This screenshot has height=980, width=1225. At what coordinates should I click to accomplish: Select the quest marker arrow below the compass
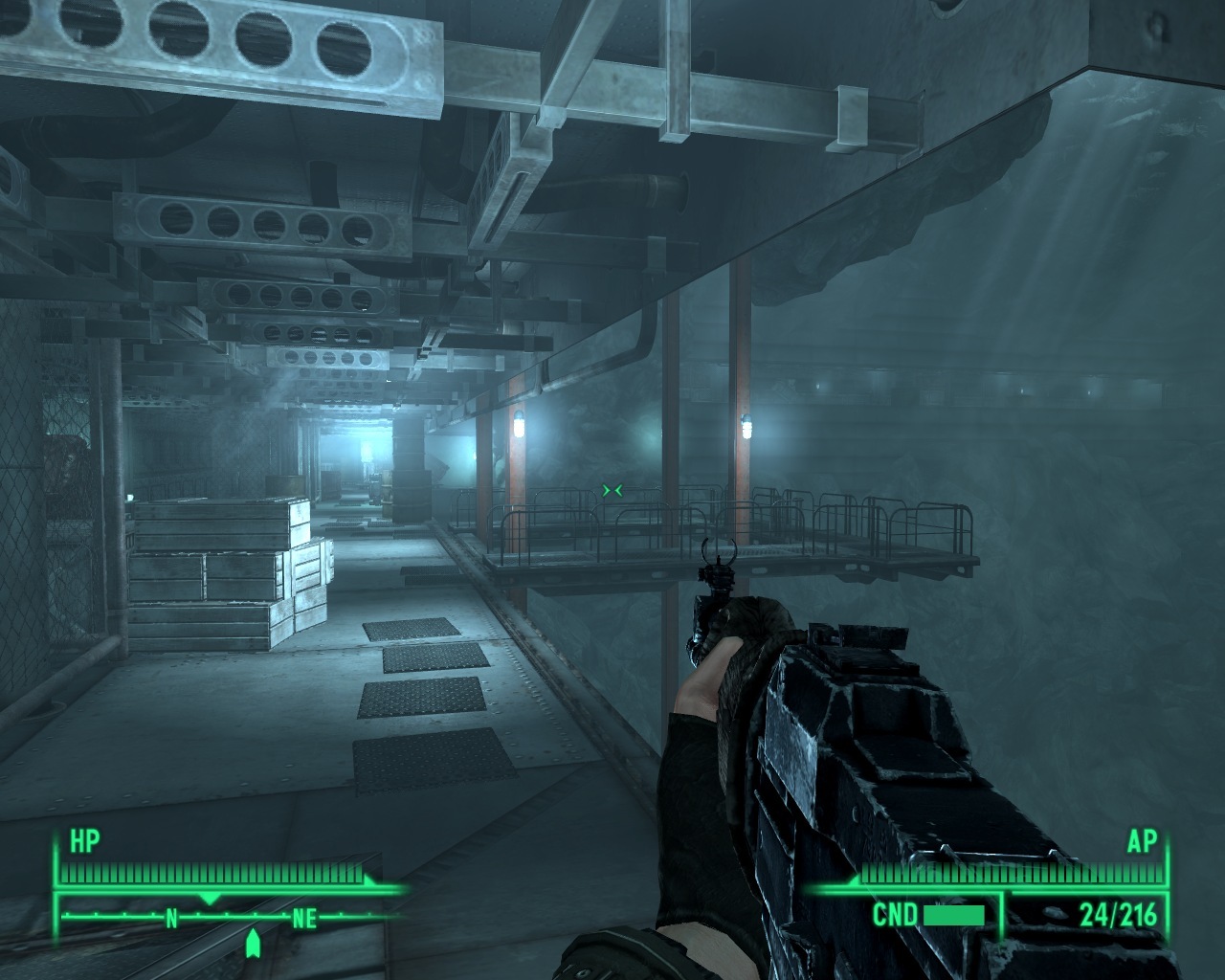tap(253, 944)
